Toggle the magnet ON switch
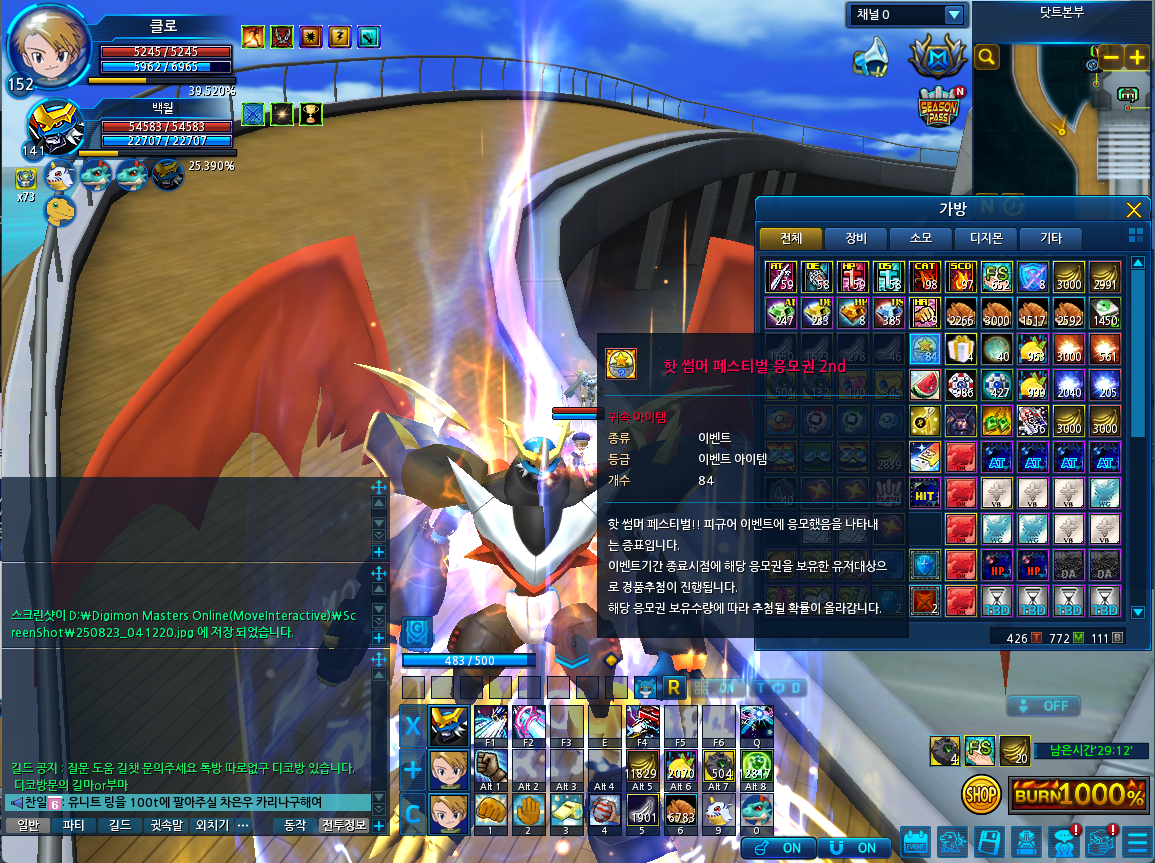The image size is (1155, 863). click(x=853, y=847)
